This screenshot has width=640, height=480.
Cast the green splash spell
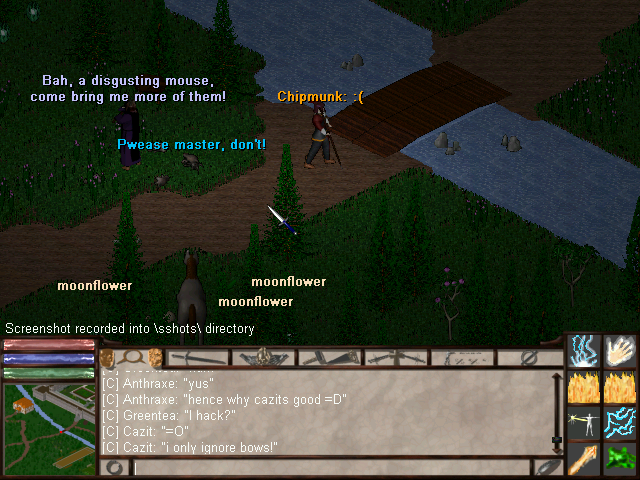point(620,458)
